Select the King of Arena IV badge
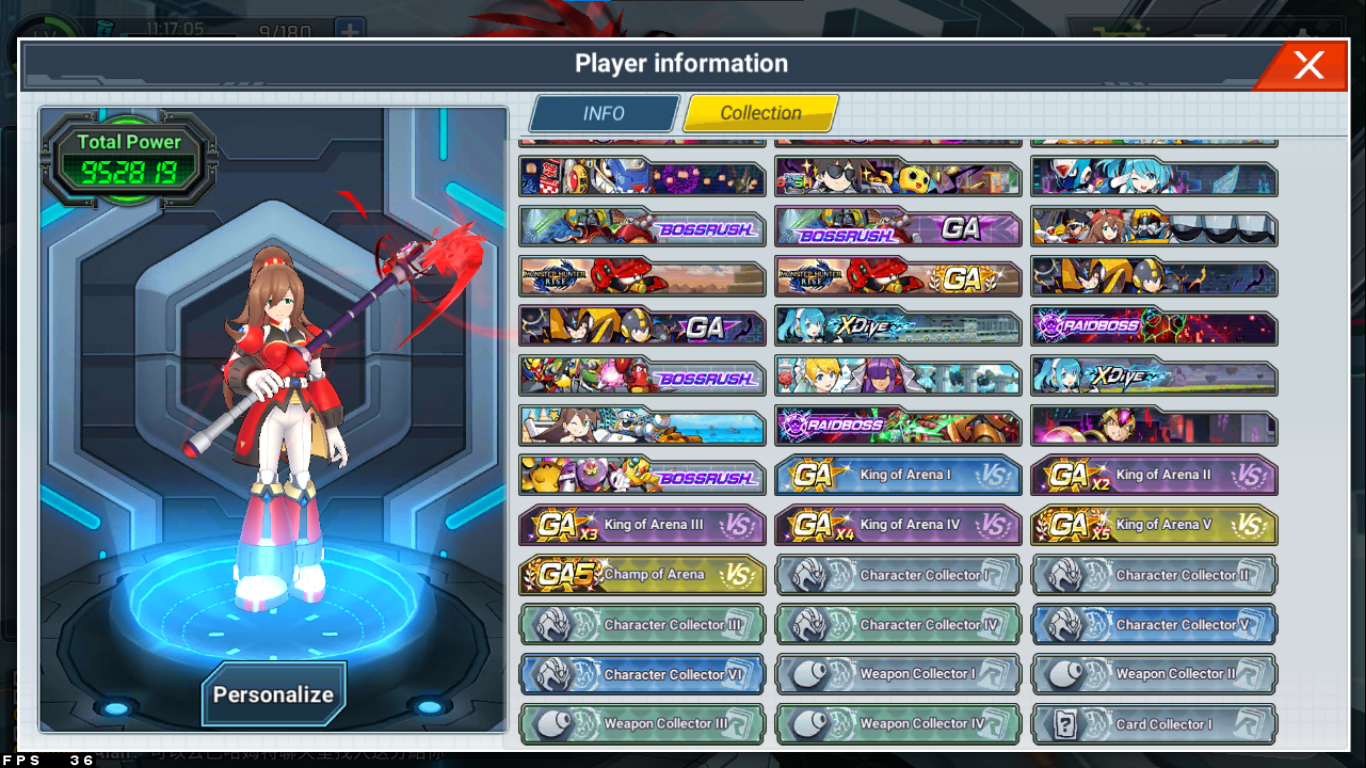 click(x=898, y=525)
